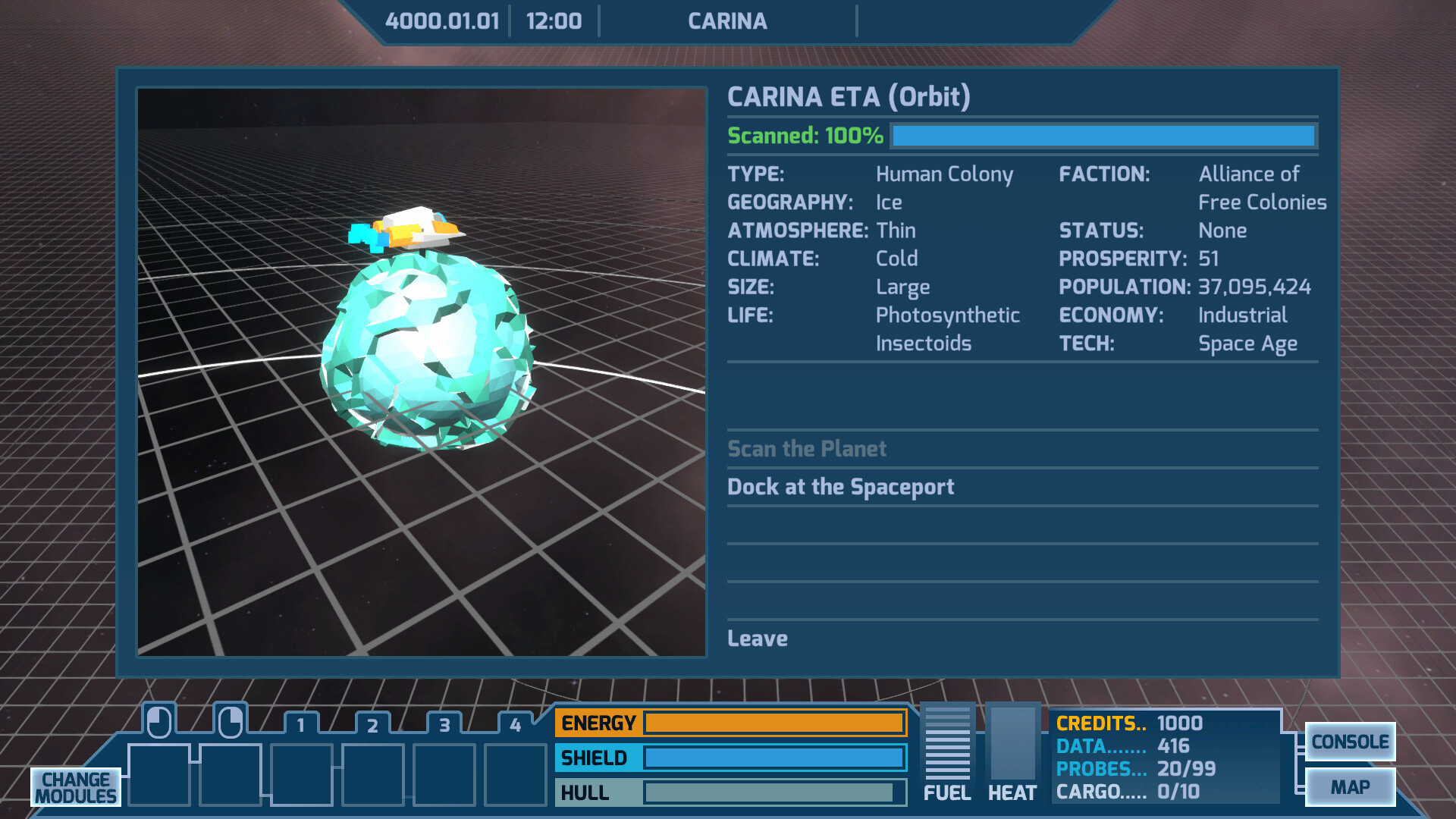Select module slot numbered 4
1456x819 pixels.
click(514, 773)
